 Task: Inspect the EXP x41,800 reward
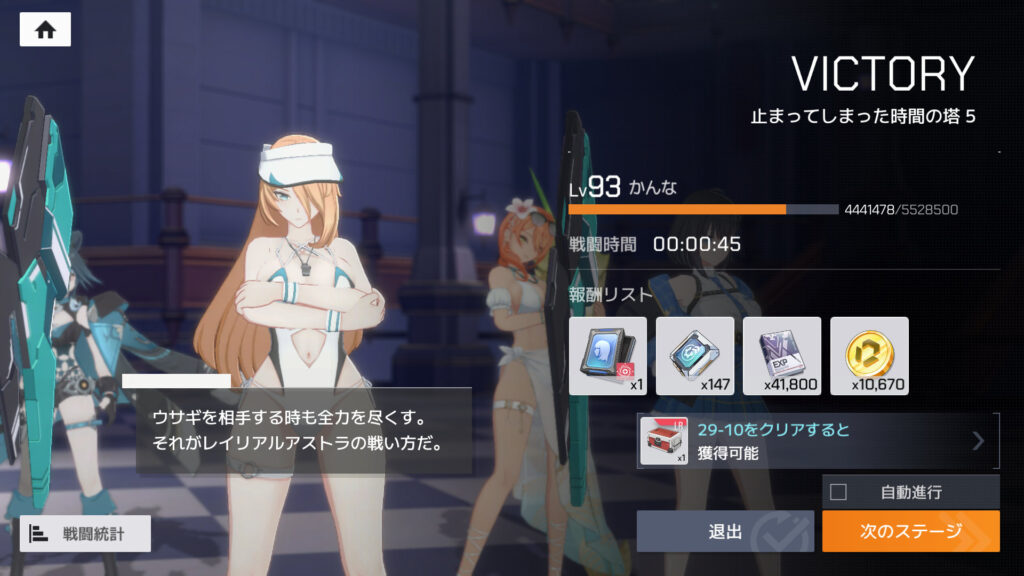(782, 356)
